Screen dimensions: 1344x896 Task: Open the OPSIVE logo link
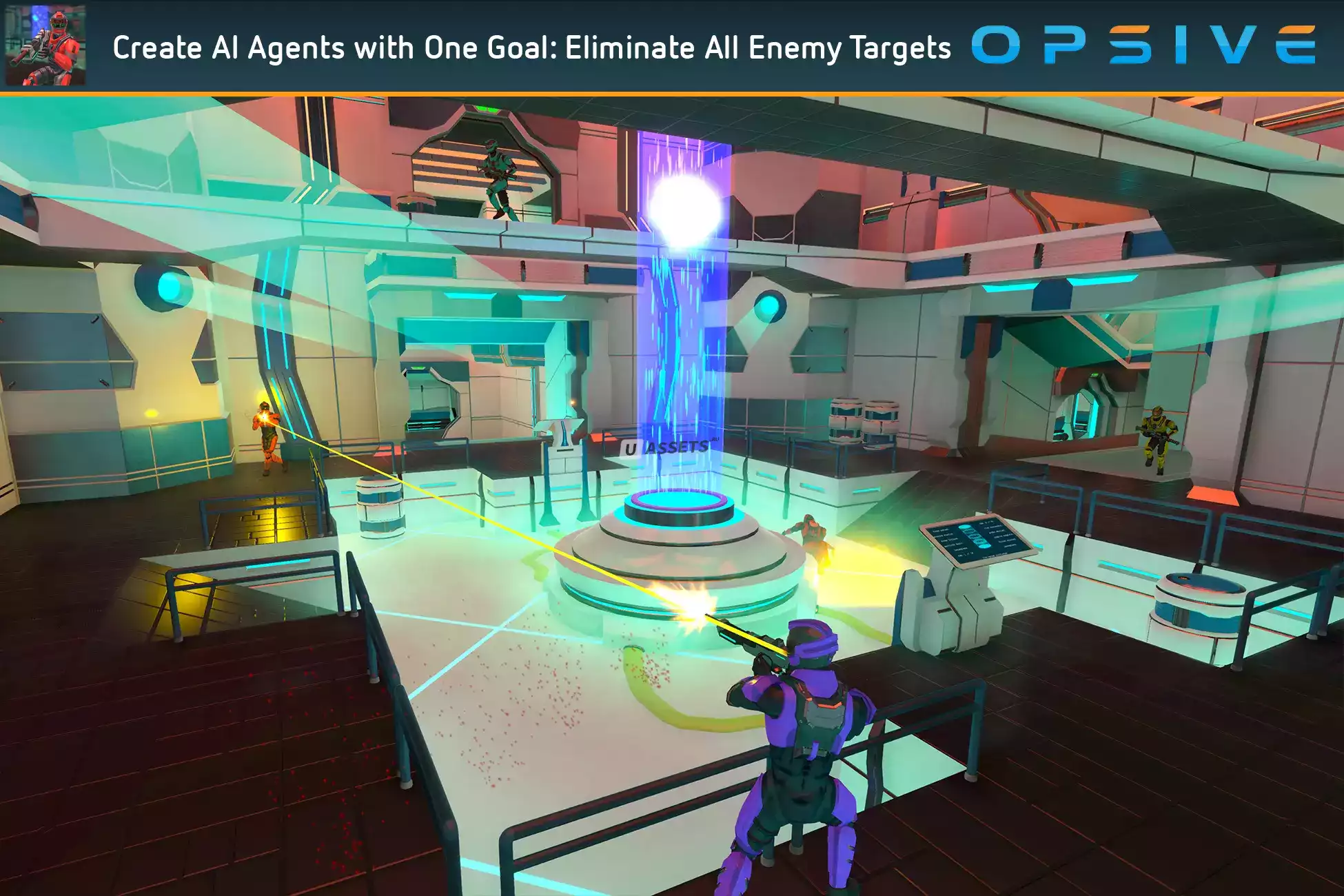1143,45
